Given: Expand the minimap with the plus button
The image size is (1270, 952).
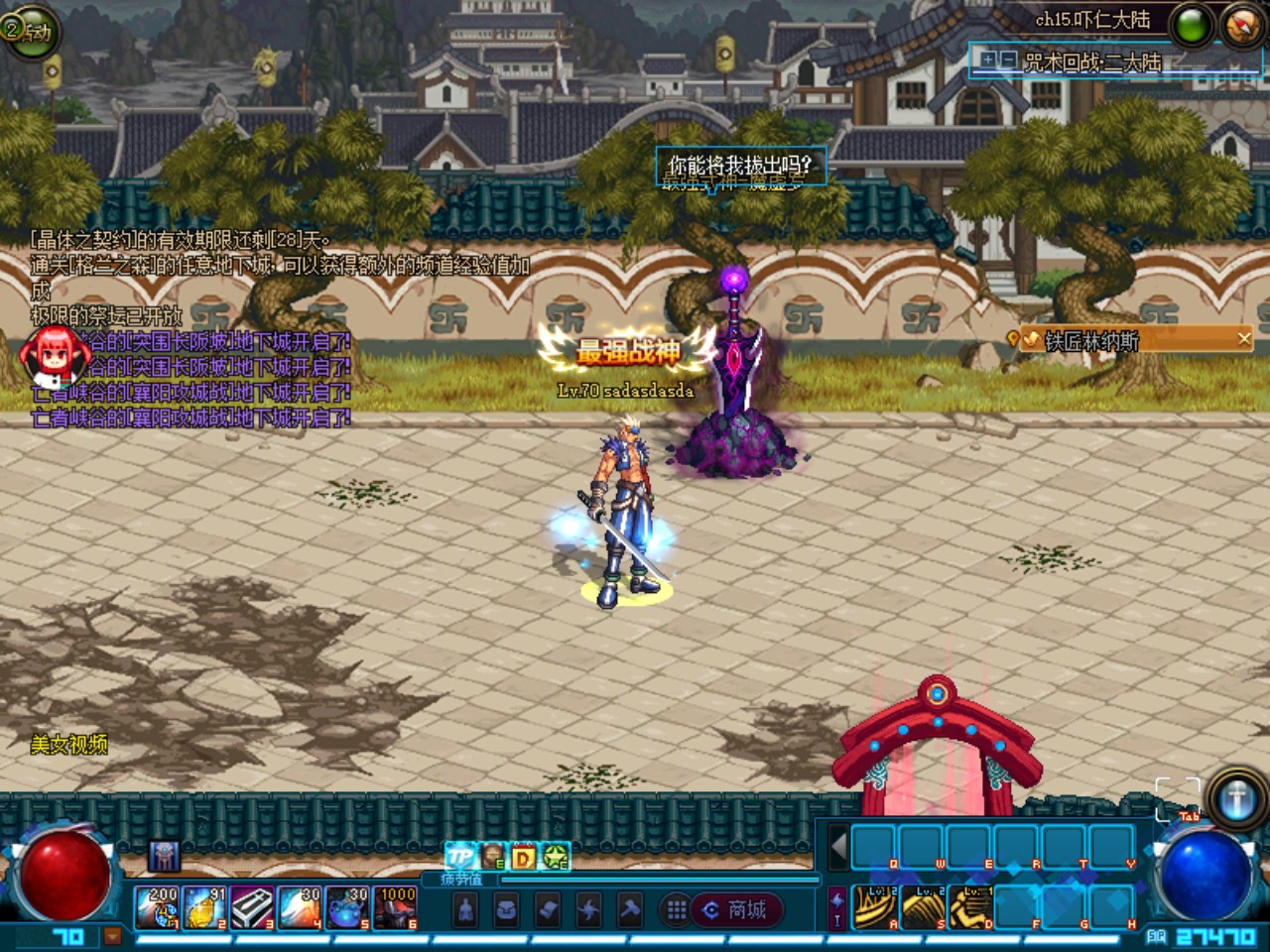Looking at the screenshot, I should pyautogui.click(x=988, y=59).
